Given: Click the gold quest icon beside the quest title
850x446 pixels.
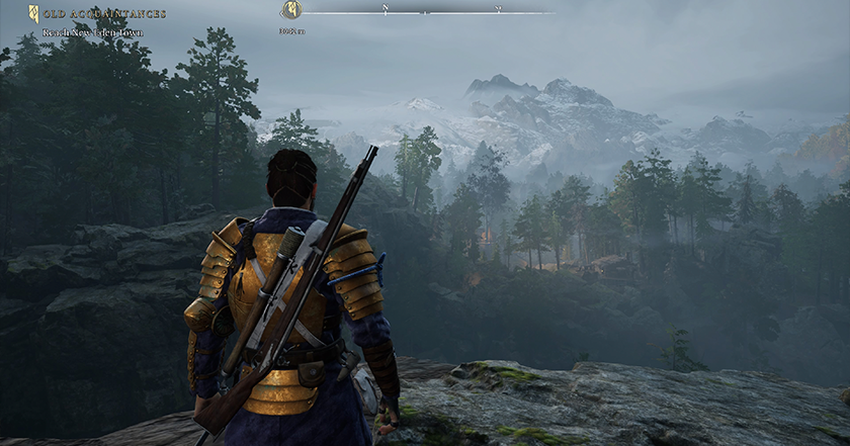Looking at the screenshot, I should click(34, 14).
